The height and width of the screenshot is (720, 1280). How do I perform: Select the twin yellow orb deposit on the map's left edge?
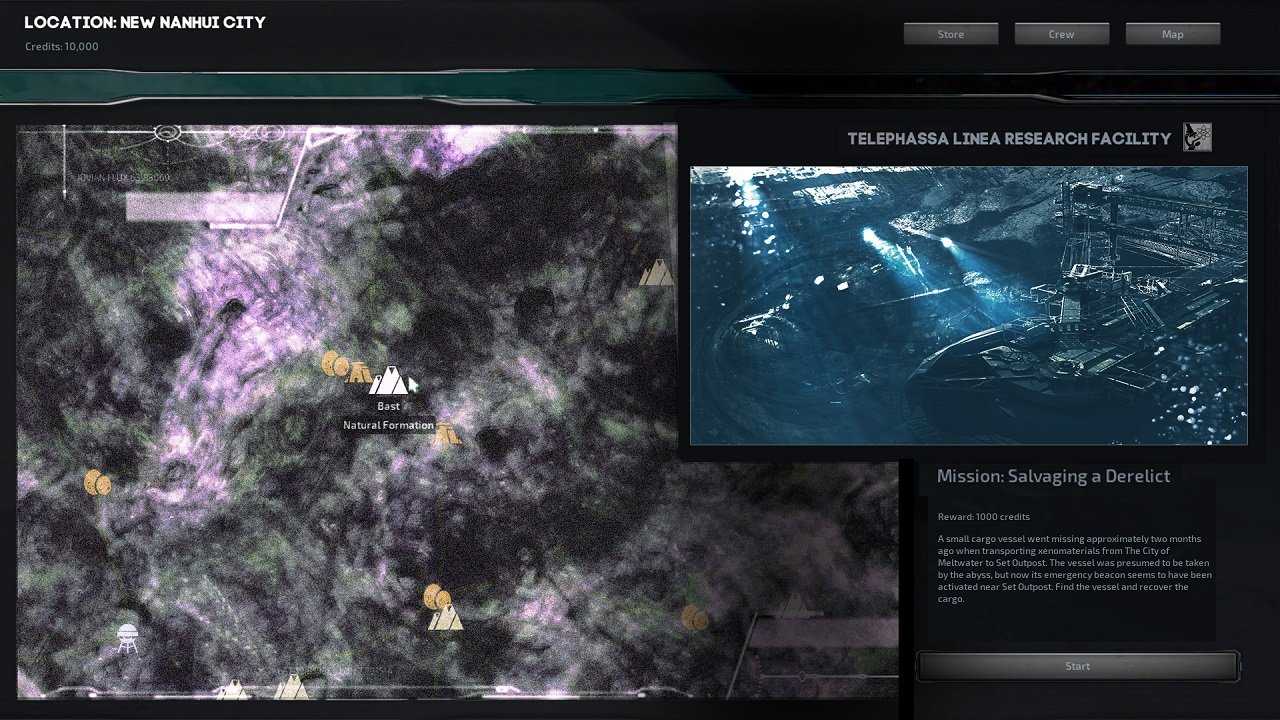click(96, 482)
